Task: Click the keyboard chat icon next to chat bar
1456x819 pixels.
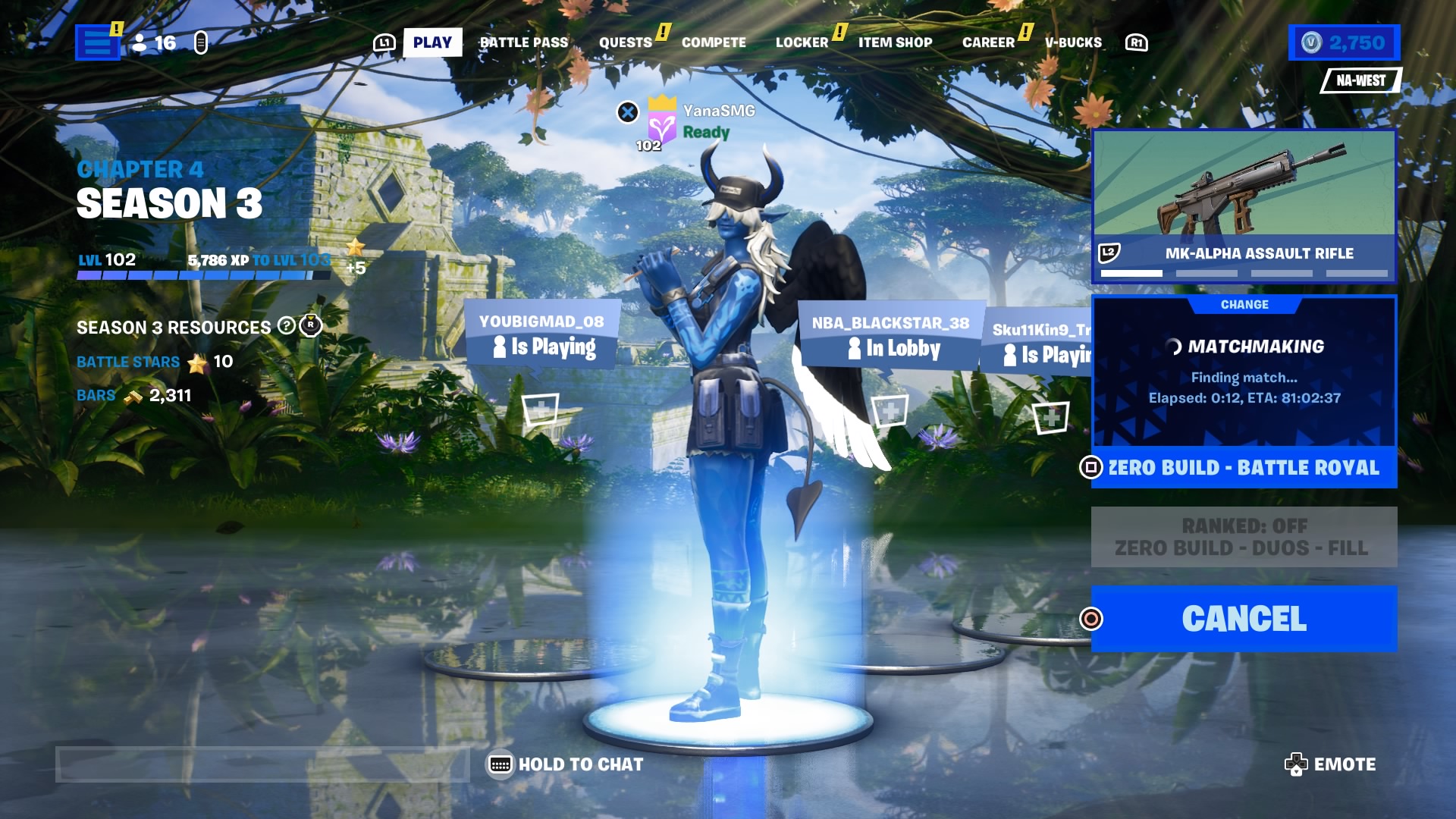Action: (499, 764)
